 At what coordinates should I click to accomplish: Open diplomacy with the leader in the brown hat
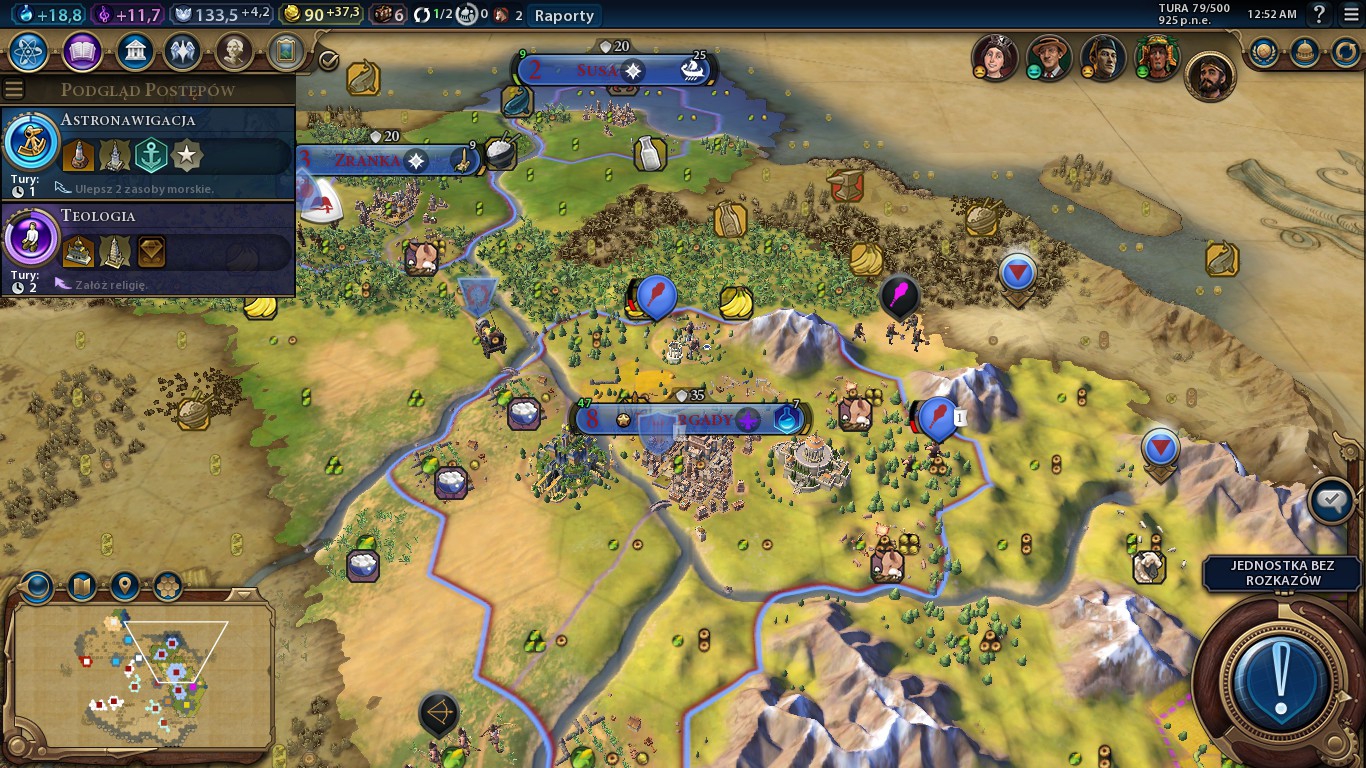[x=1049, y=58]
